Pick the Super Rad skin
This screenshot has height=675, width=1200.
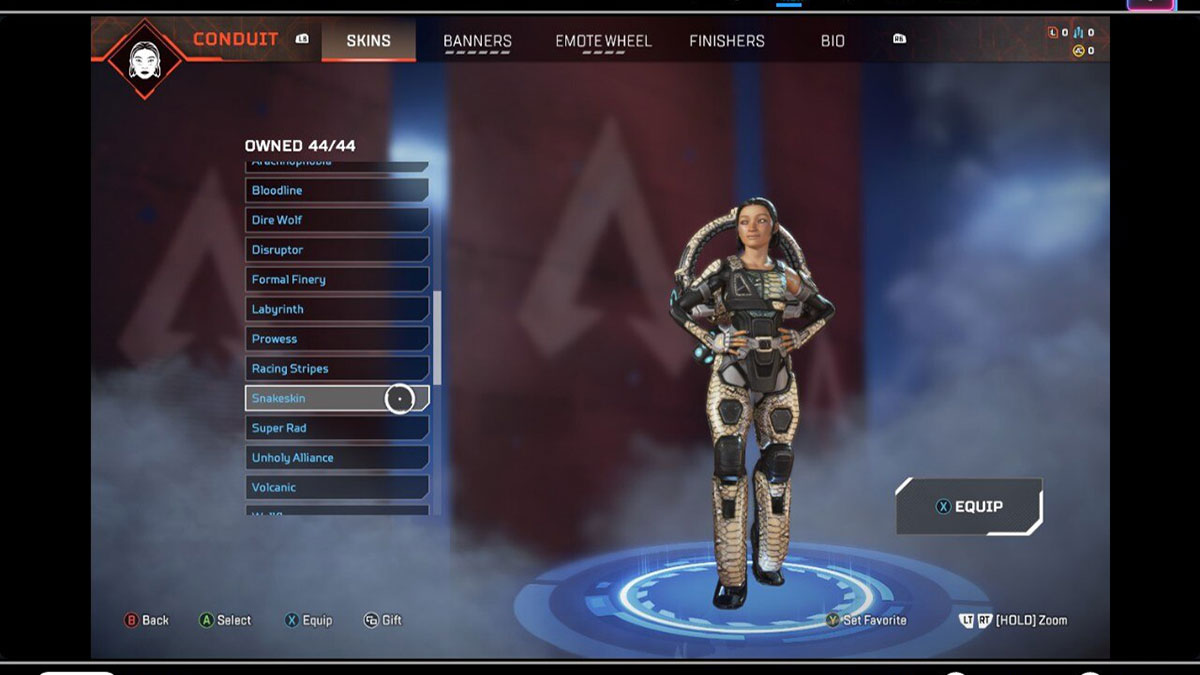coord(336,428)
